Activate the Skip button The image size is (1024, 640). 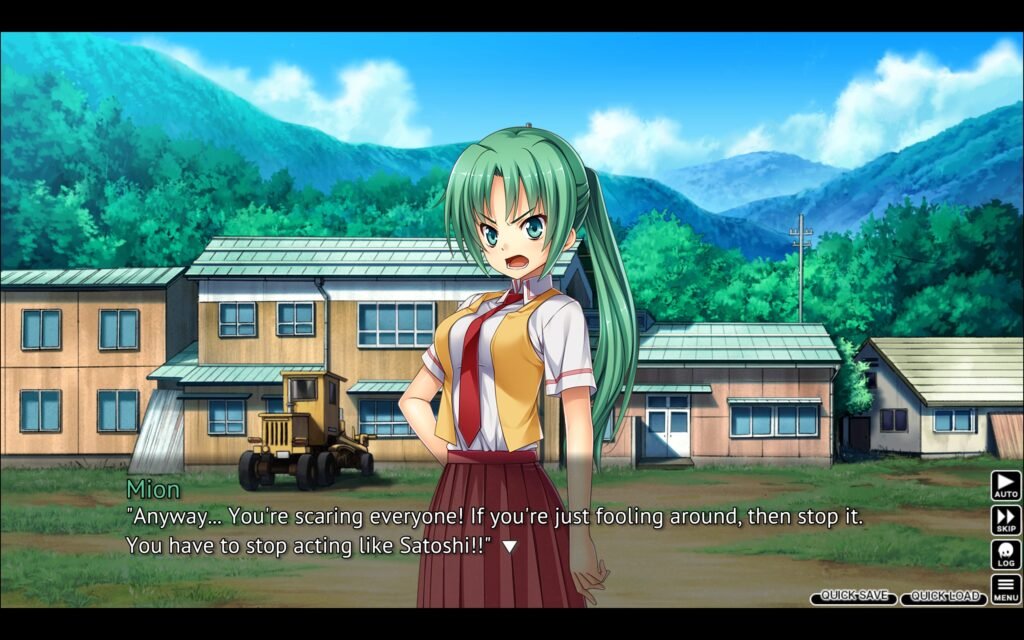coord(1005,520)
